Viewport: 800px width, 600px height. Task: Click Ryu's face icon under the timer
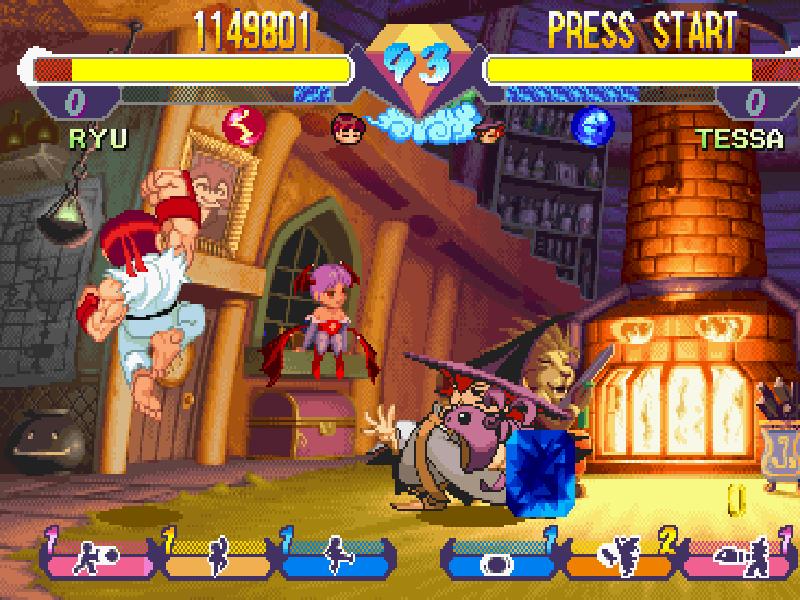(346, 127)
